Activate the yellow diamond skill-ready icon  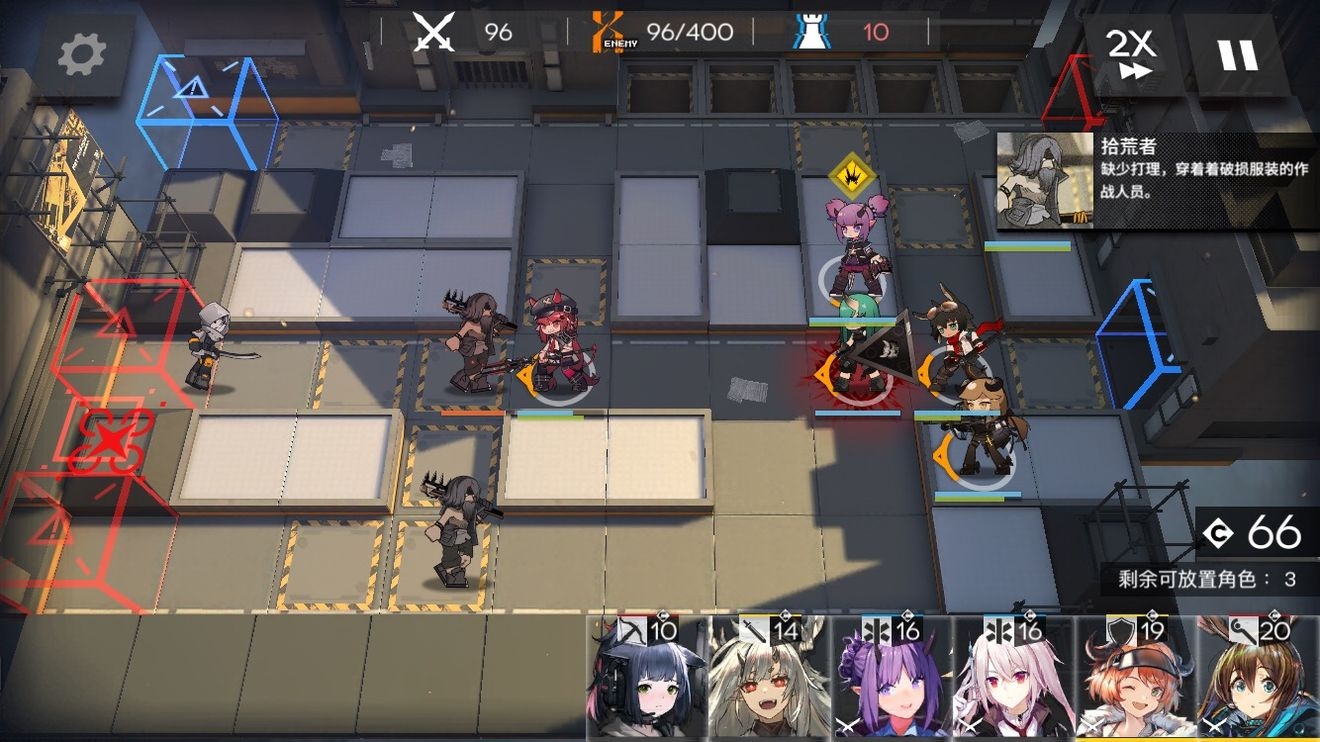[x=852, y=175]
